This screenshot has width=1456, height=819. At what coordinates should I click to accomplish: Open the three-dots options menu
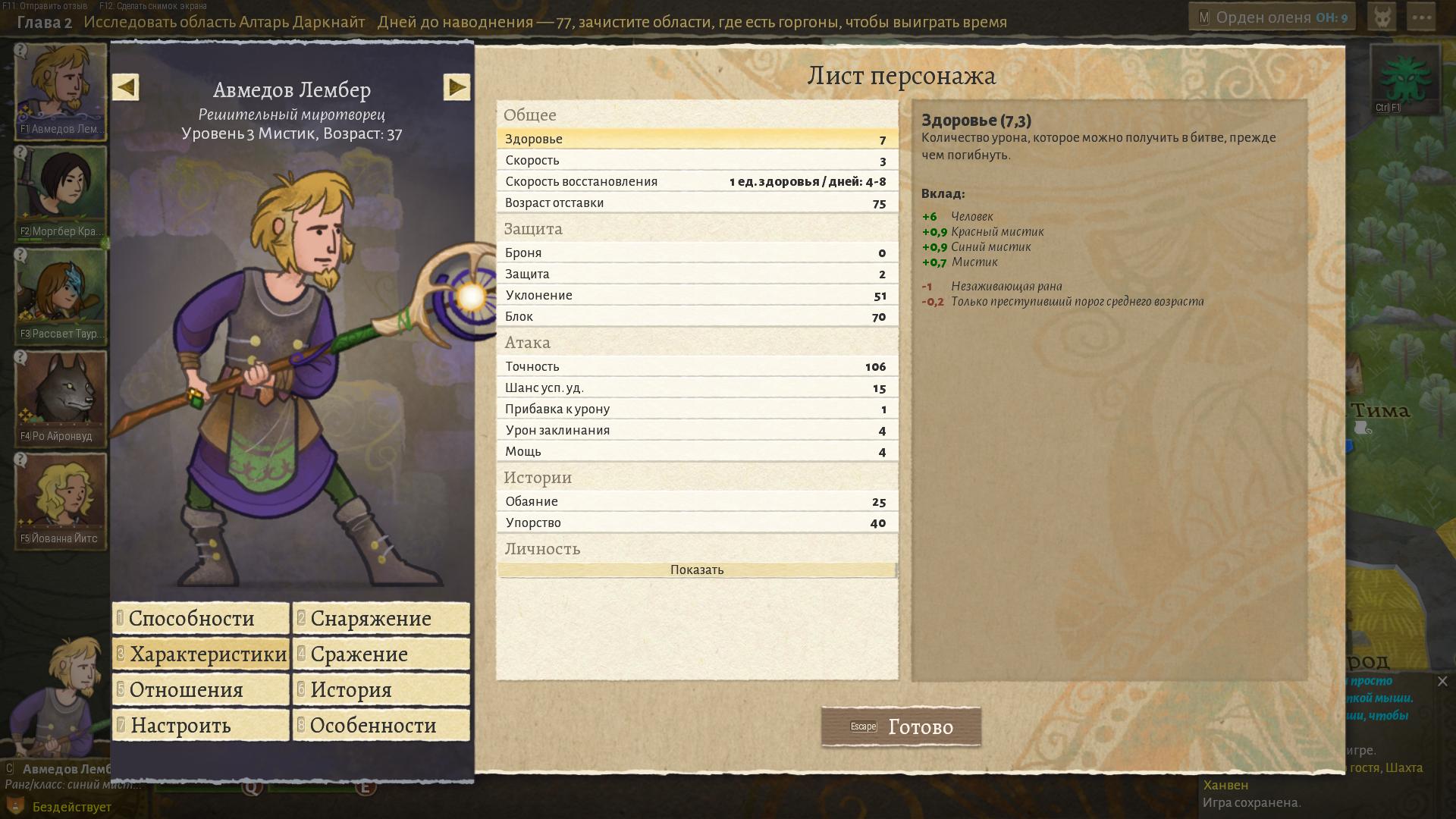pos(1421,17)
